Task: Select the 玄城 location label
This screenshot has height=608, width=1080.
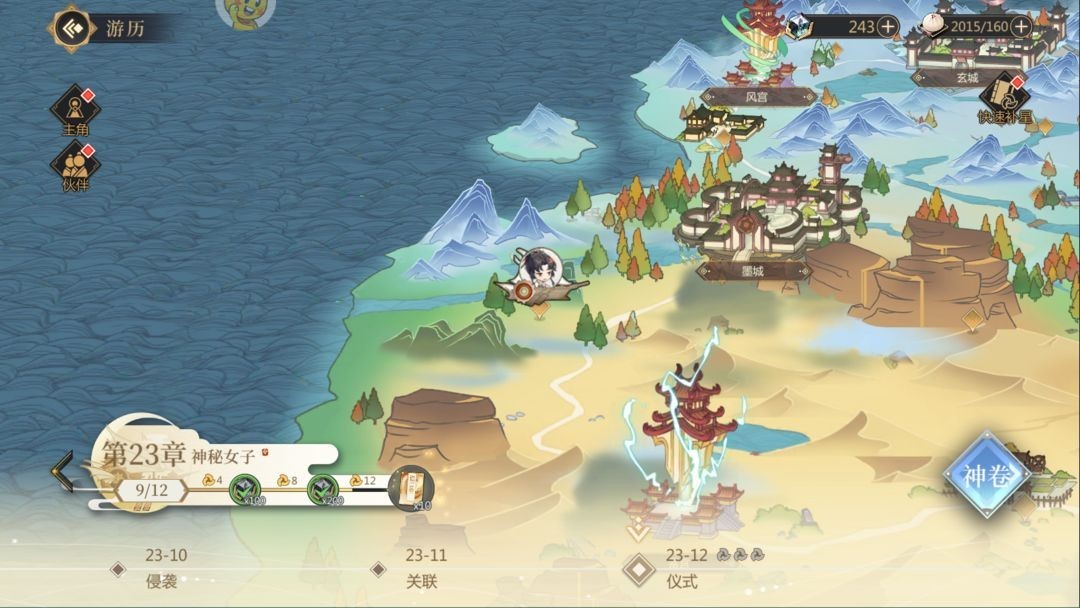Action: (966, 77)
